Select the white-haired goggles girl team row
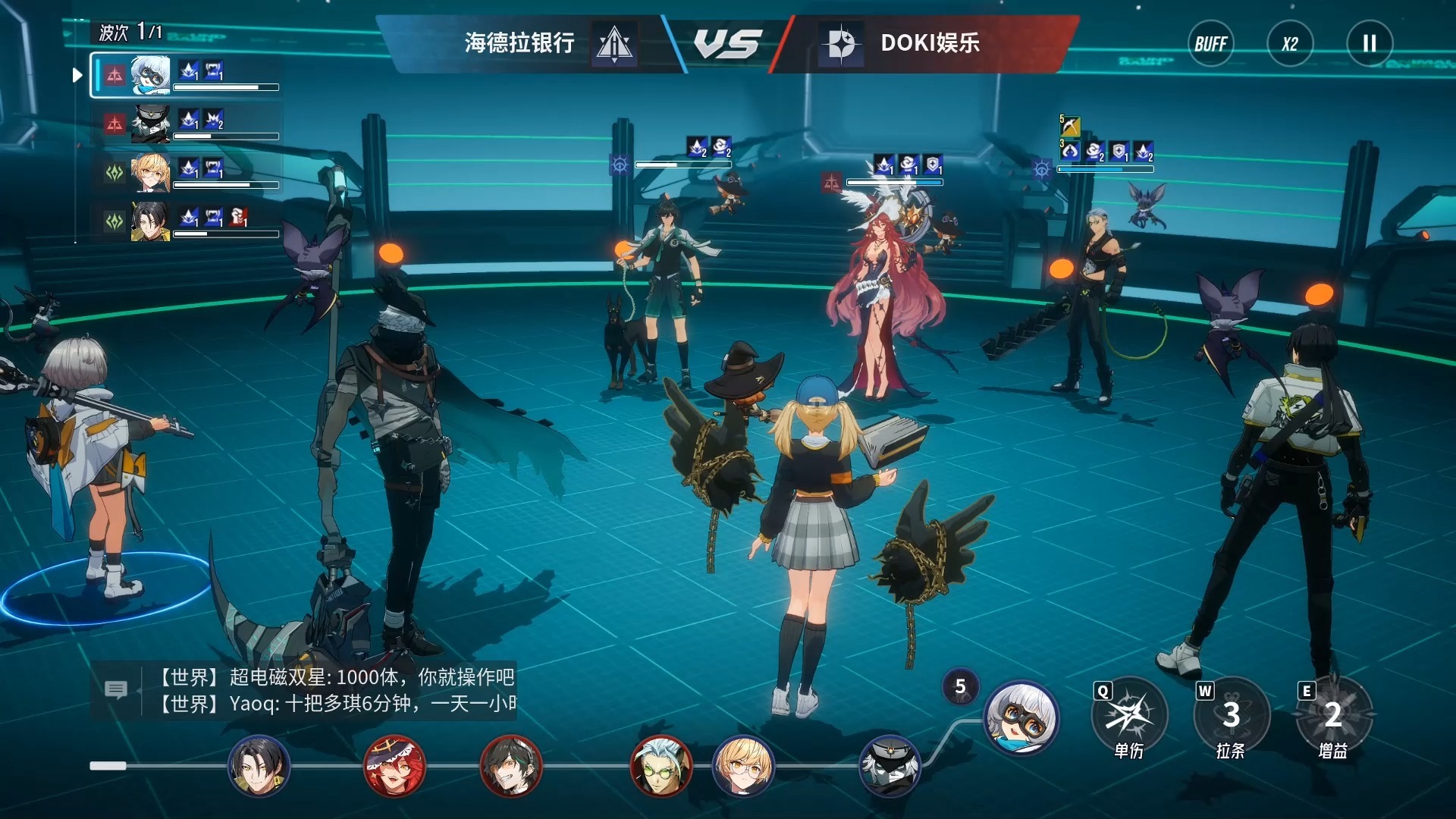This screenshot has width=1456, height=819. [x=186, y=75]
